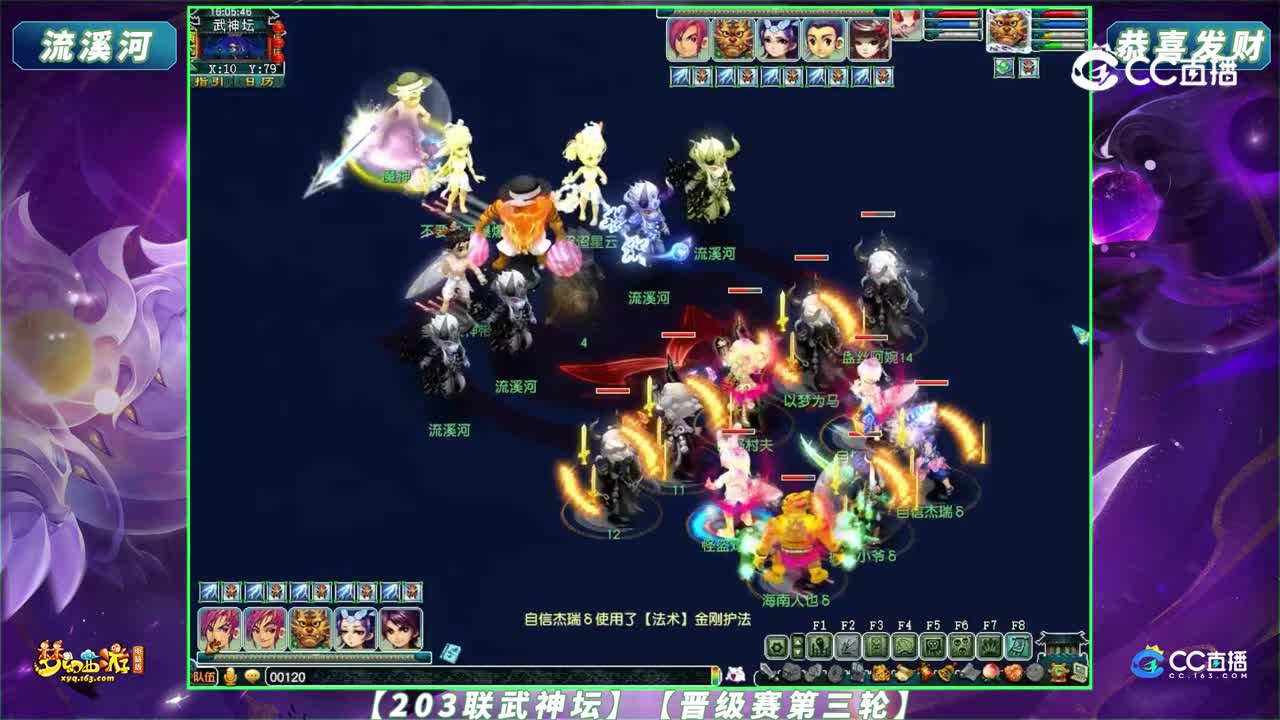This screenshot has width=1280, height=720.
Task: Cast the F5 skull skill
Action: point(934,646)
